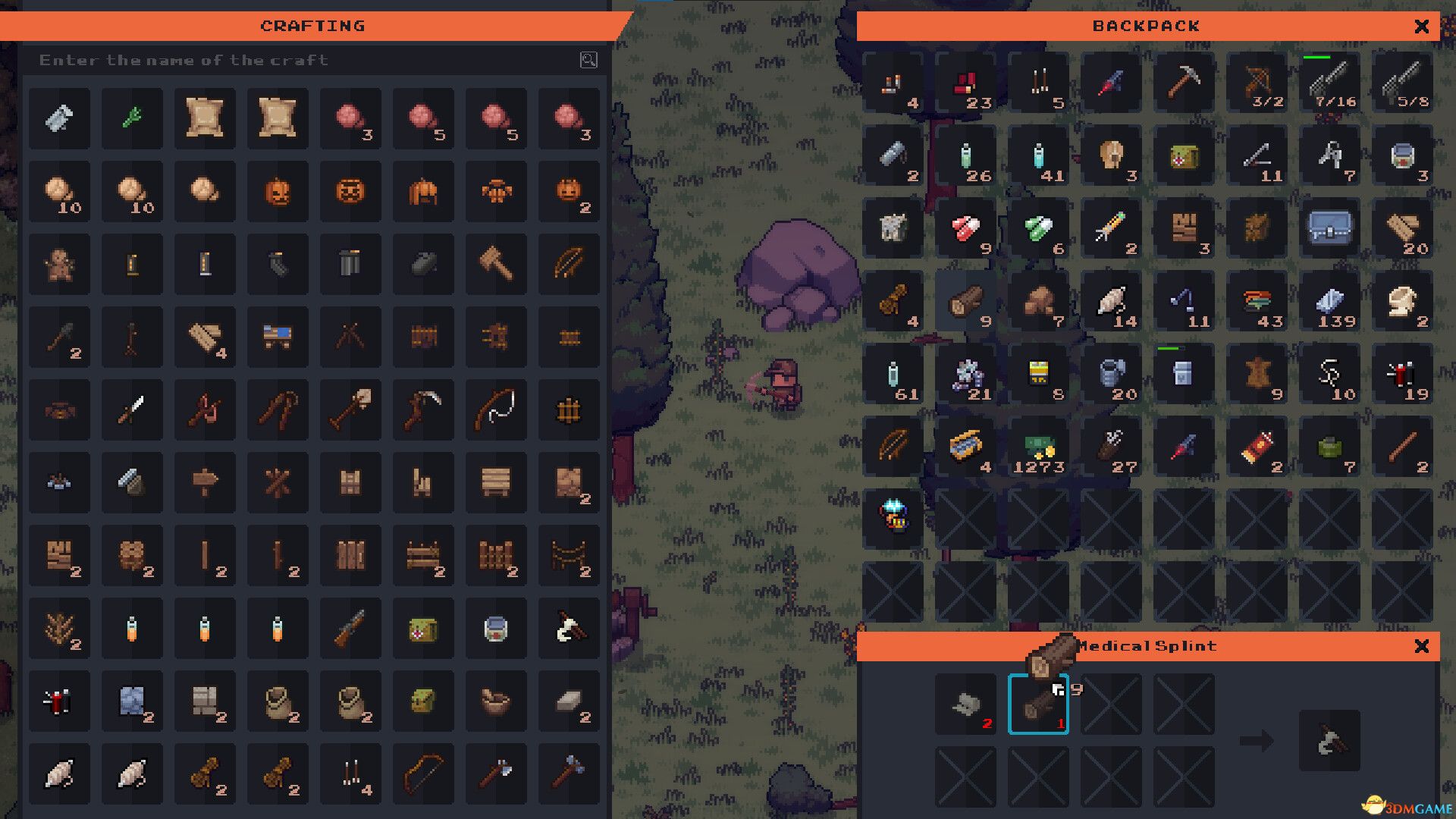Choose the carved jack-o'-lantern craft recipe
Image resolution: width=1456 pixels, height=819 pixels.
tap(278, 191)
